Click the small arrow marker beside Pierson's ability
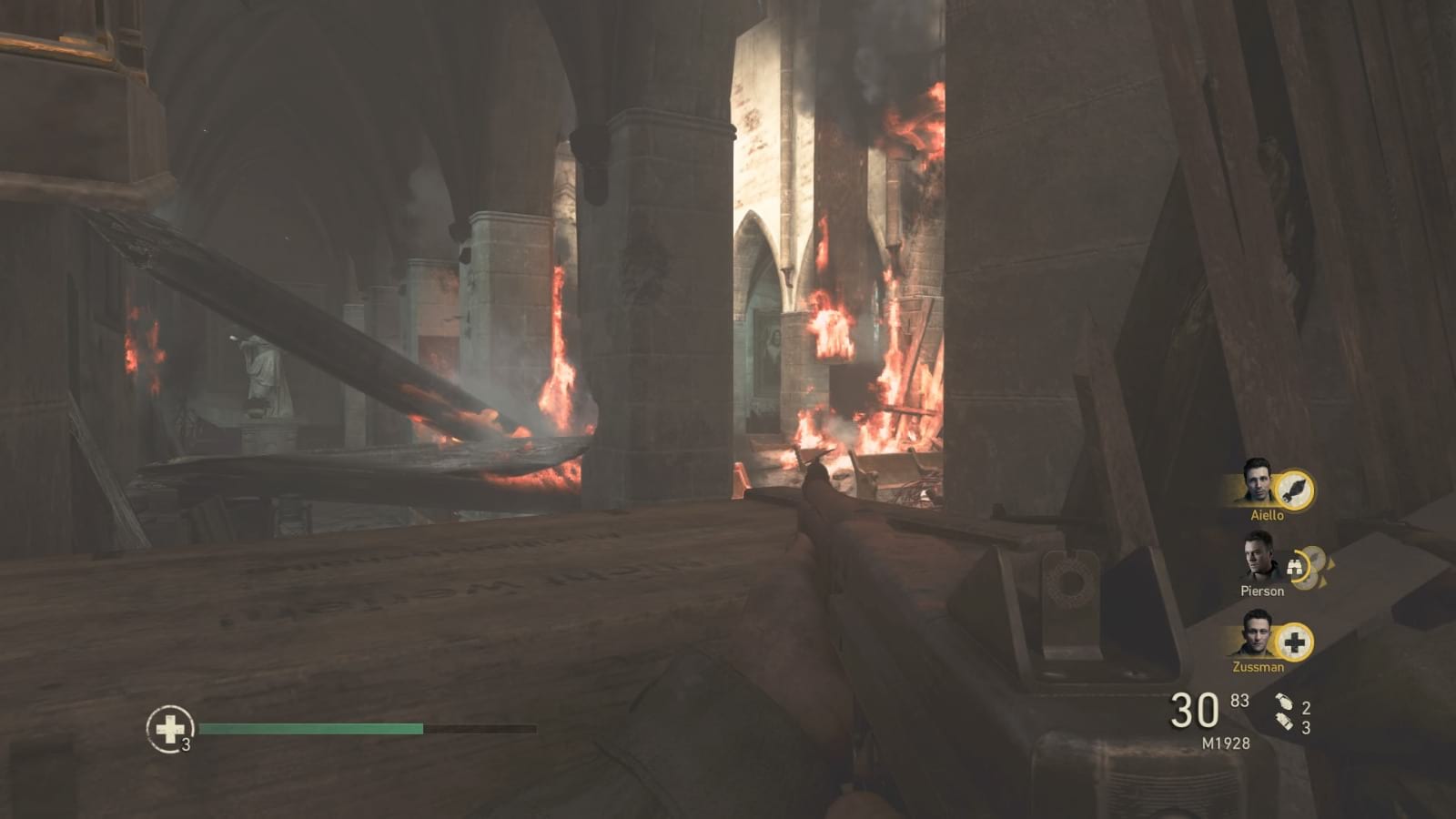This screenshot has height=819, width=1456. coord(1332,564)
